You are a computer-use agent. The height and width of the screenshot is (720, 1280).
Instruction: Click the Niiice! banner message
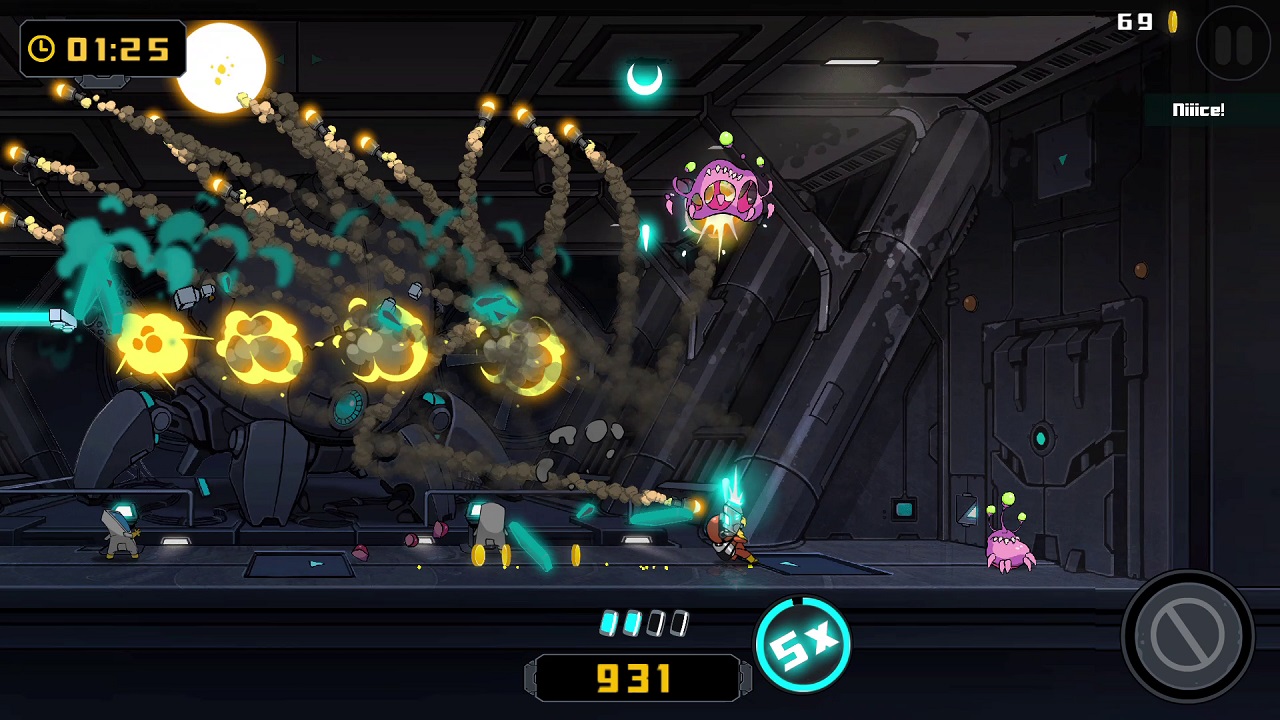(1197, 110)
